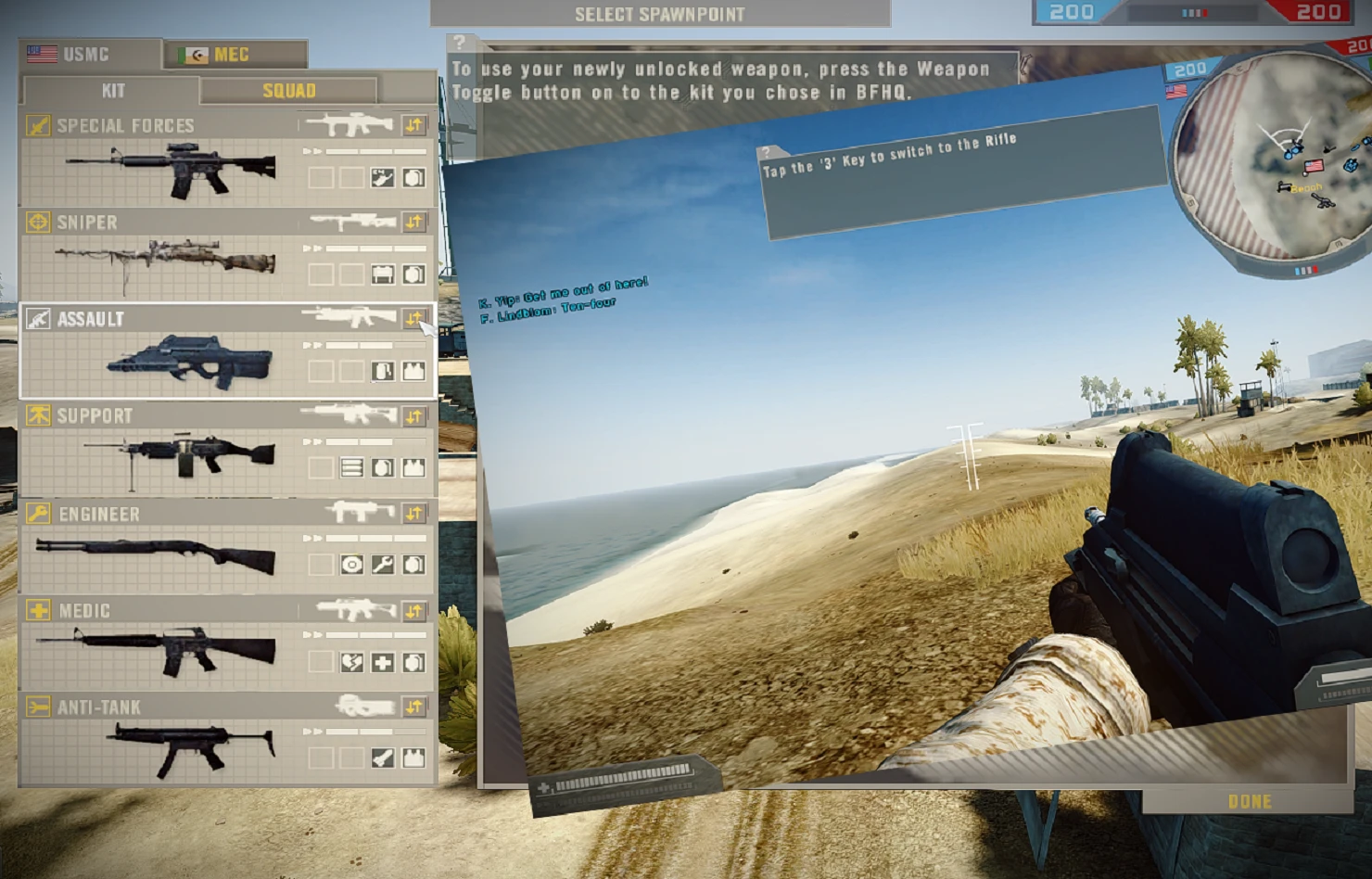Click the camera icon in the Engineer loadout row
Screen dimensions: 1372x879
click(353, 565)
